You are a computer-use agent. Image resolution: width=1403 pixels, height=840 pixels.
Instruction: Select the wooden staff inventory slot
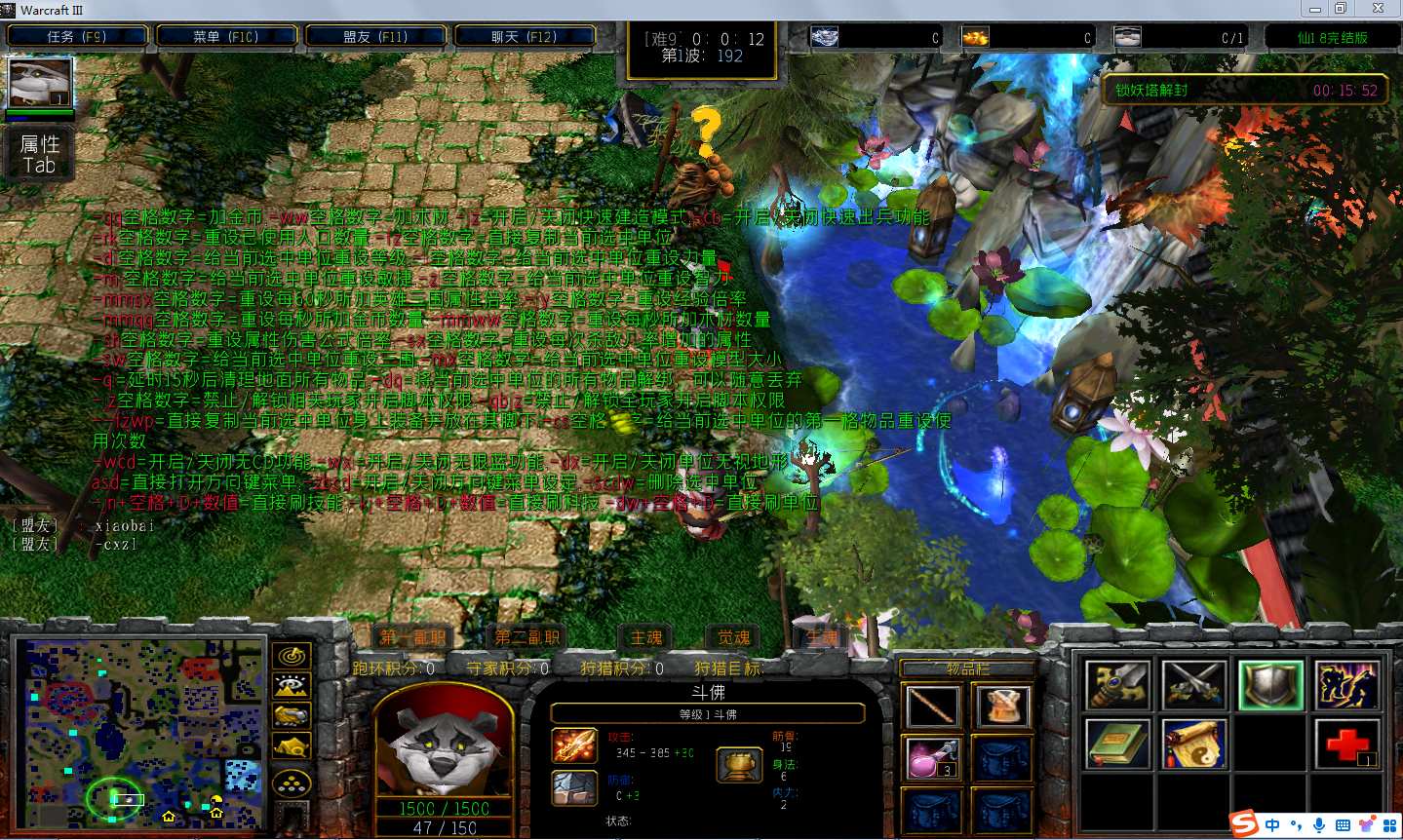point(932,706)
